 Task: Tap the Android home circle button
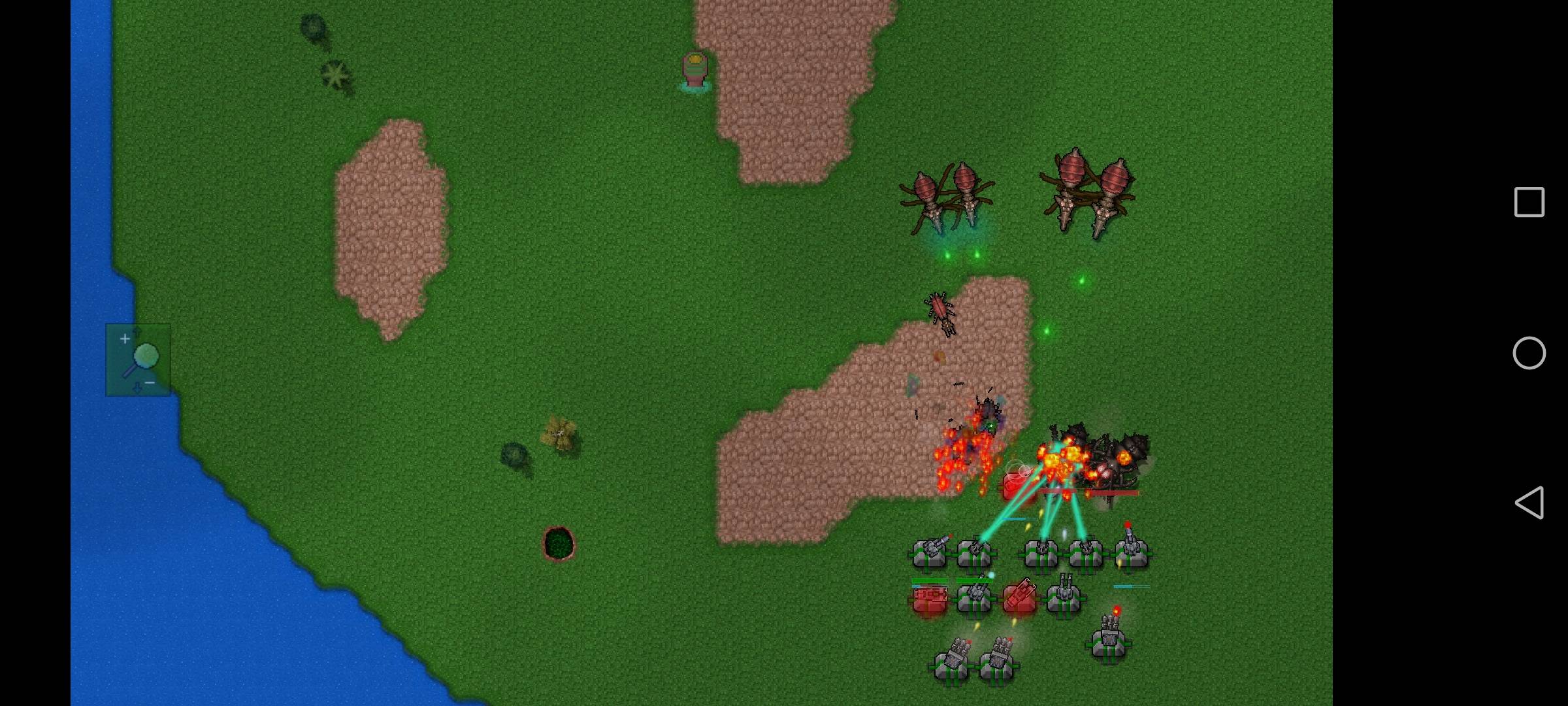click(1529, 353)
